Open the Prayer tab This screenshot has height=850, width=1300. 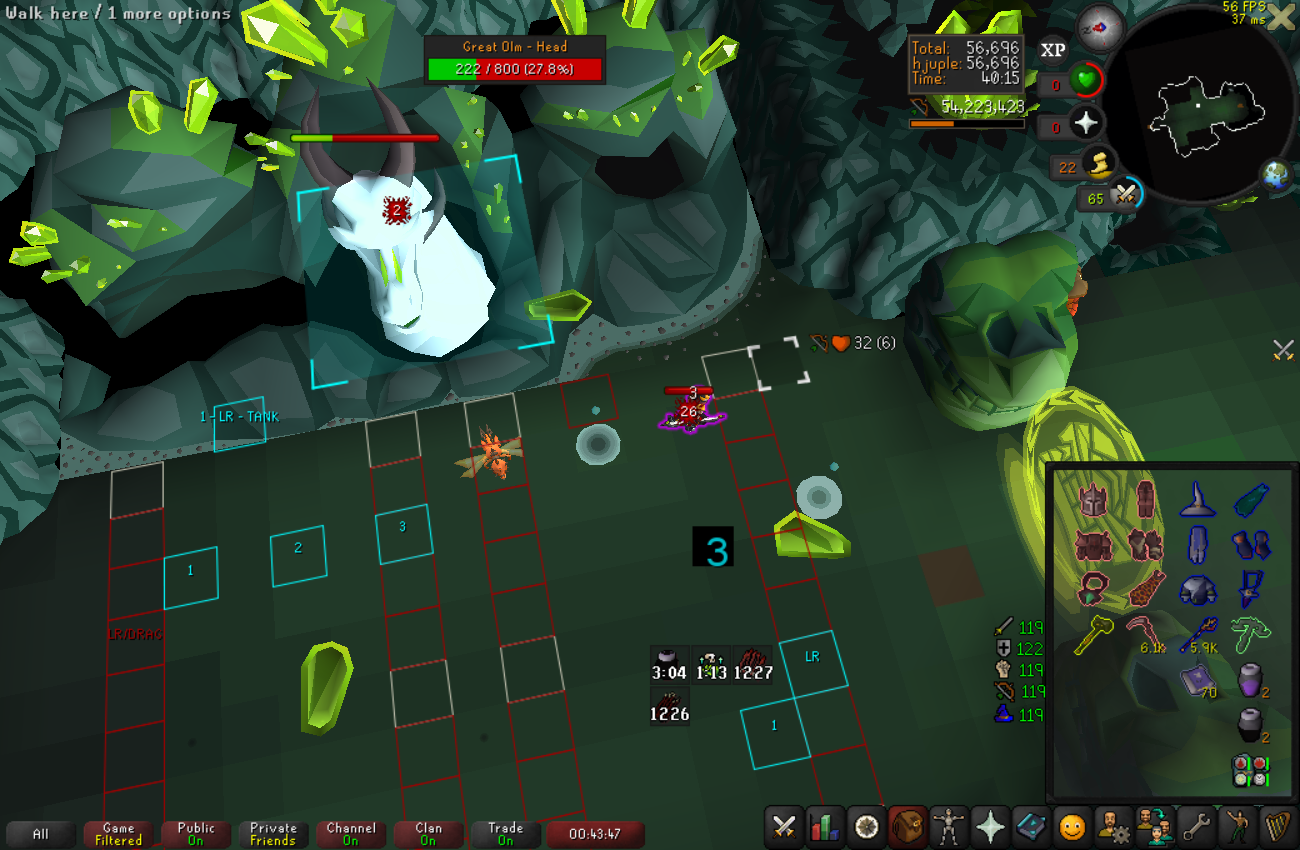989,827
